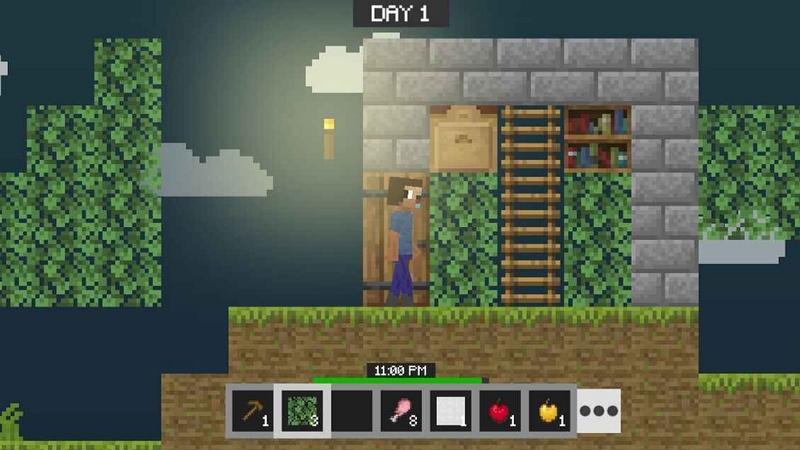
Task: Select the pickaxe hotbar slot
Action: point(250,411)
